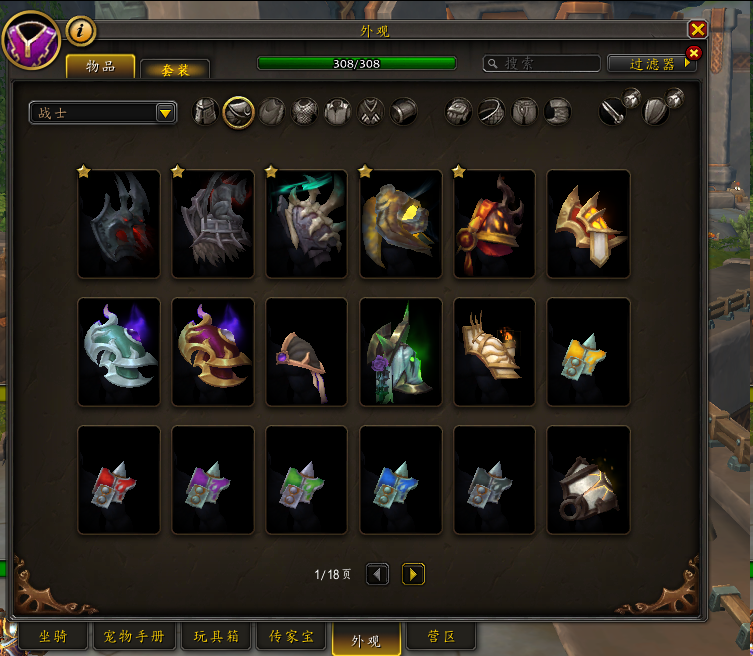Pick the red horned lantern shoulder appearance

[495, 224]
